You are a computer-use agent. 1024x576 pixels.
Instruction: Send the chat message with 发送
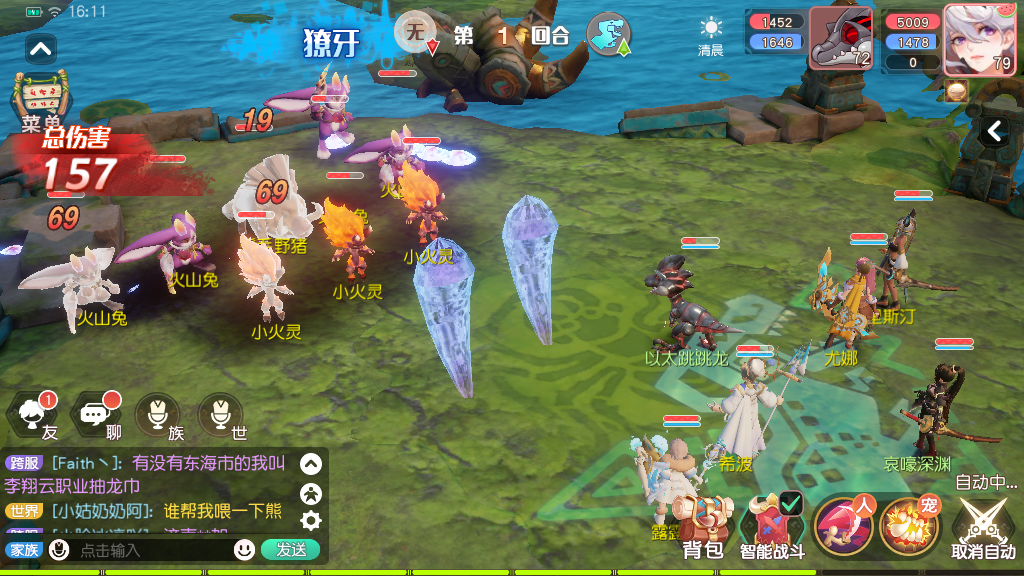[x=291, y=550]
